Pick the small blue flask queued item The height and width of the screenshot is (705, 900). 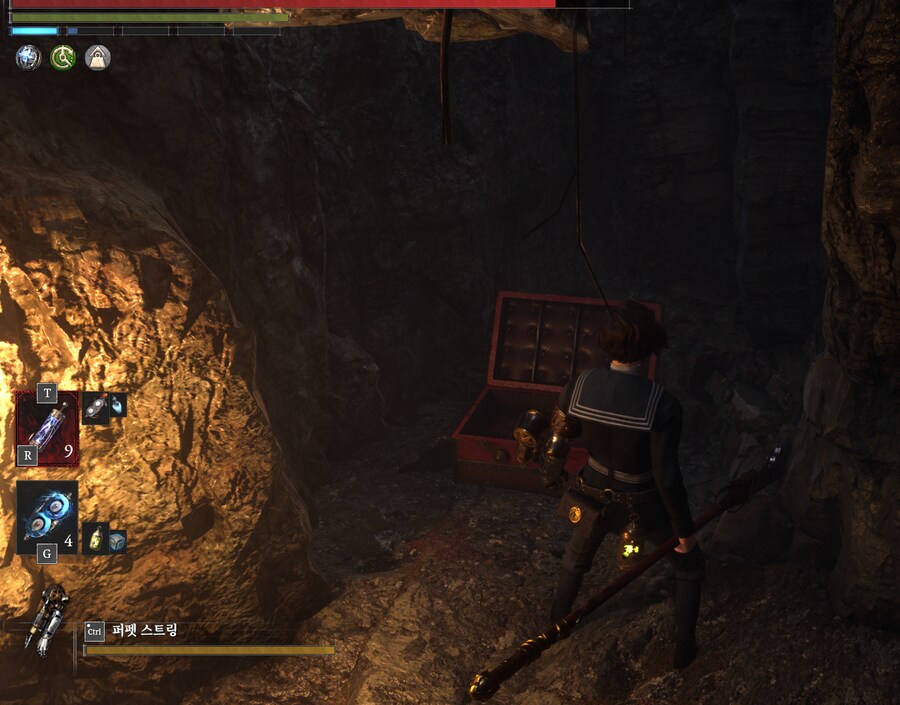click(118, 405)
